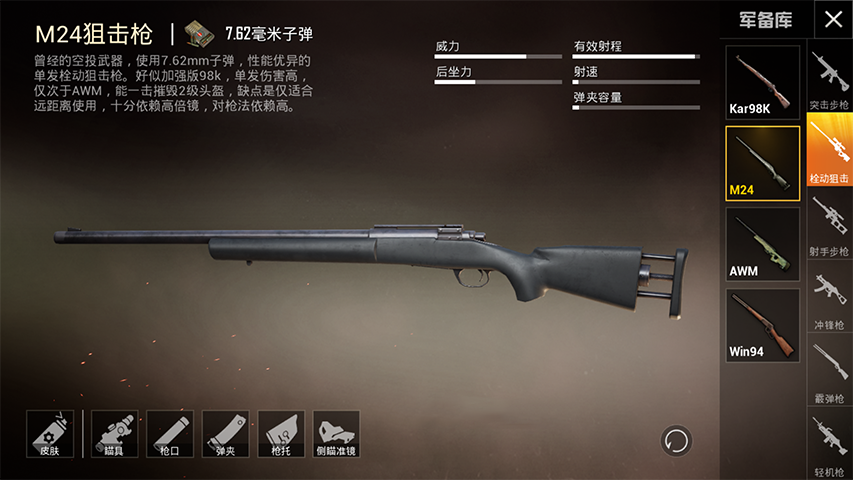Select the 枪托 stock attachment slot
The image size is (854, 480).
tap(281, 434)
